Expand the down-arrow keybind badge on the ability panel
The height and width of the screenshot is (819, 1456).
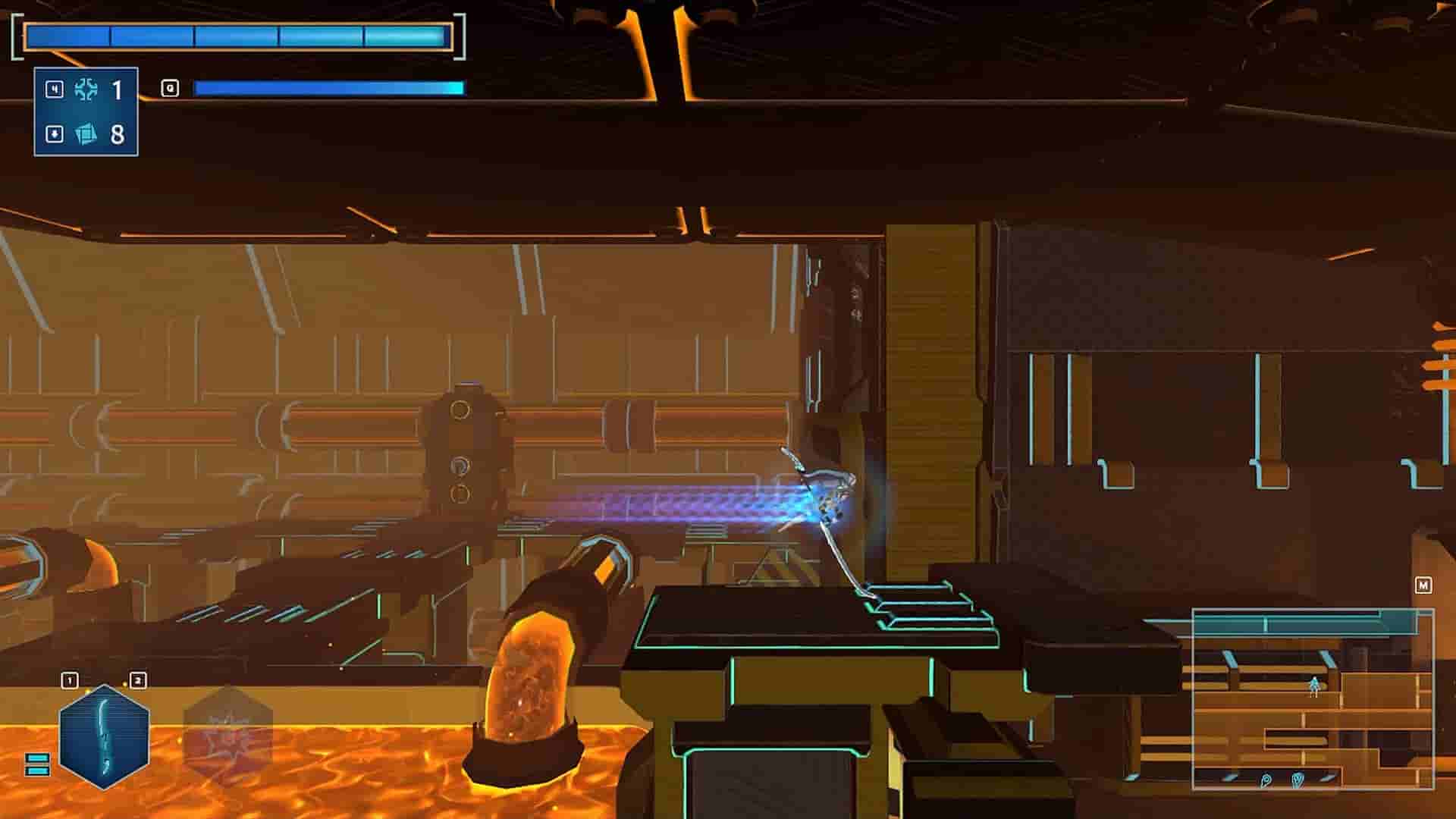53,135
